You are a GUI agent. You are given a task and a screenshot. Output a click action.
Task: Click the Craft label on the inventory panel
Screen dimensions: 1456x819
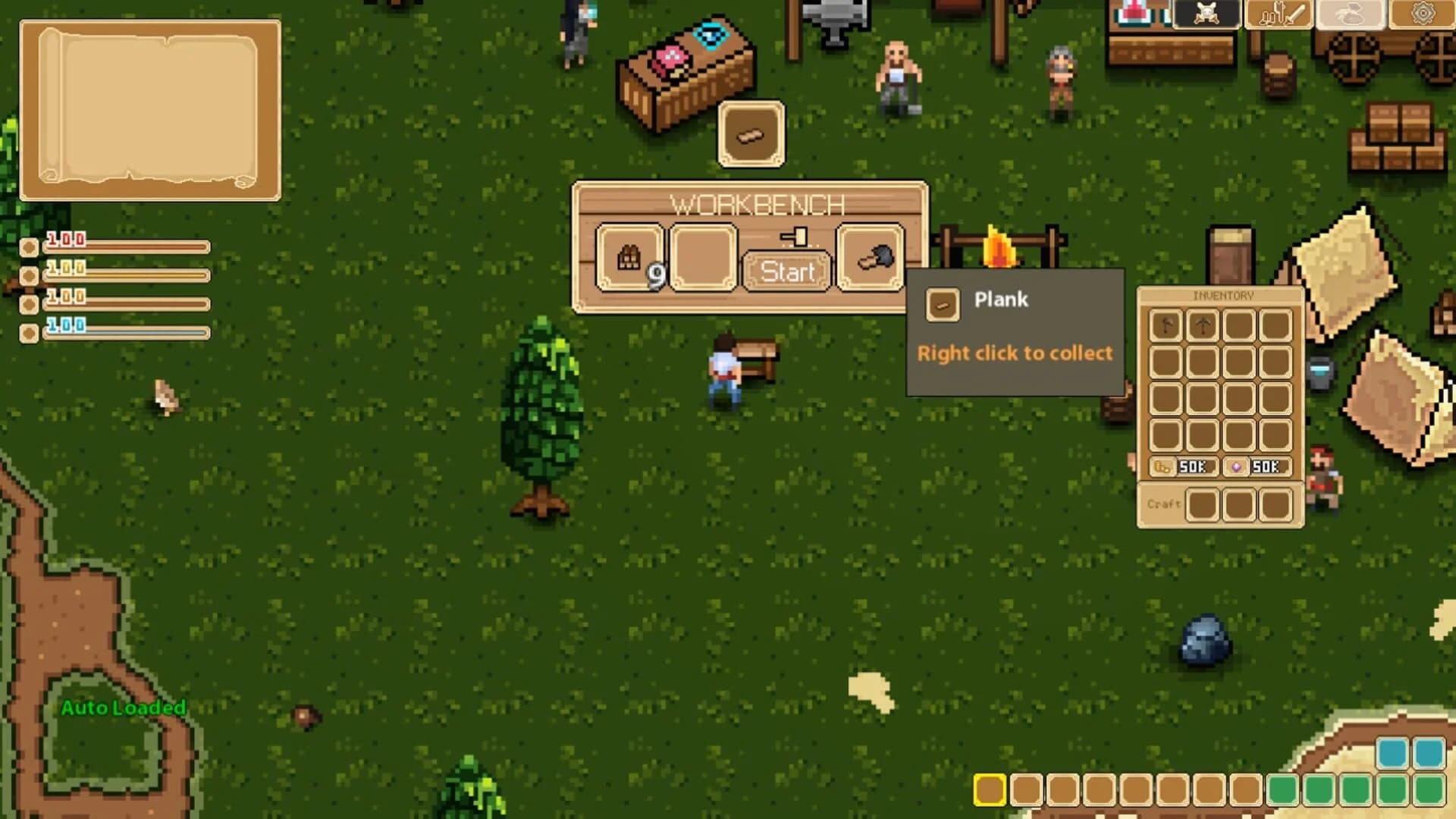click(1166, 502)
